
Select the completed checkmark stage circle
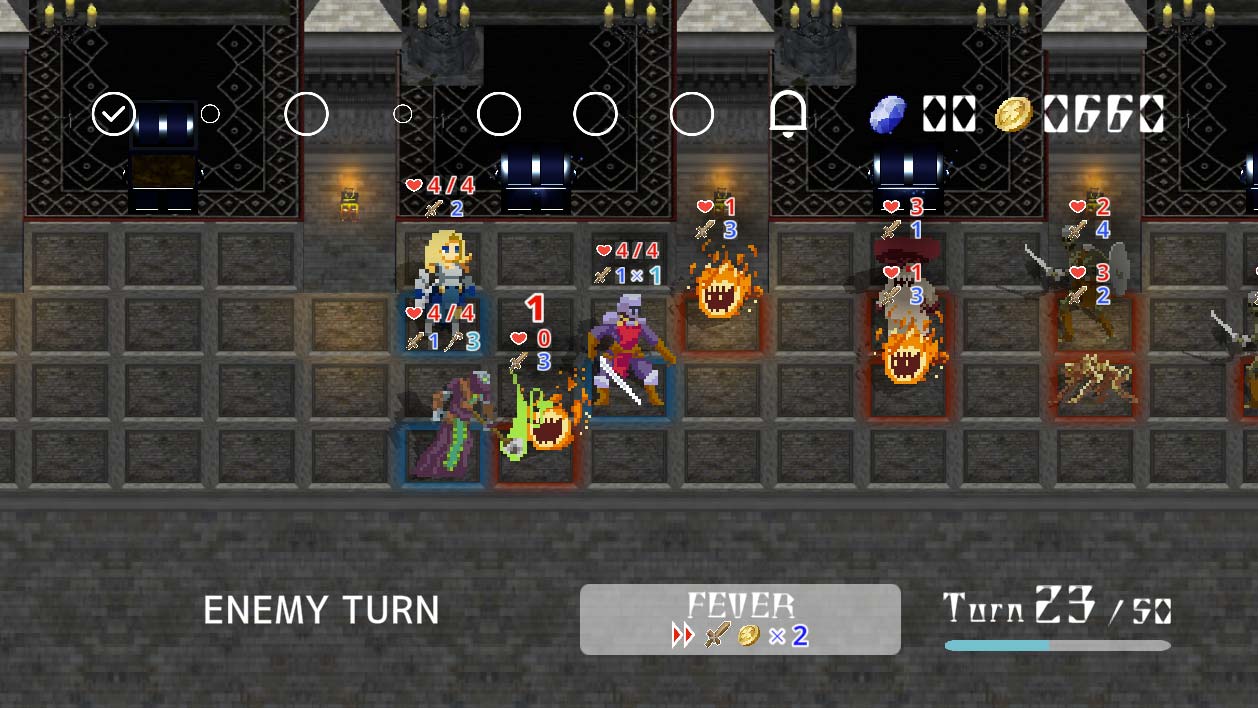[x=114, y=114]
